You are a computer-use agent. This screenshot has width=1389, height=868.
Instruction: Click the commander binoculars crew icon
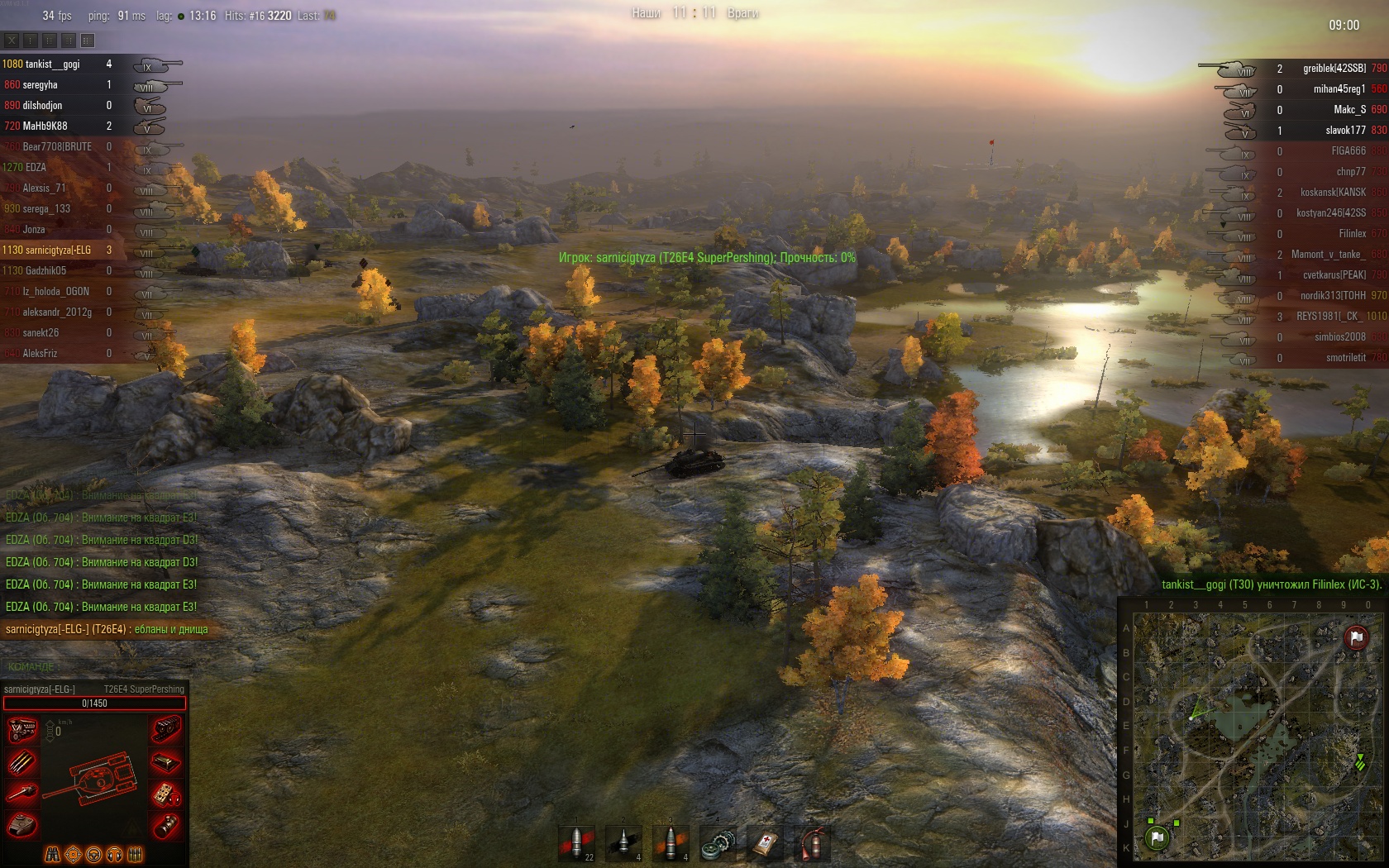coord(52,854)
